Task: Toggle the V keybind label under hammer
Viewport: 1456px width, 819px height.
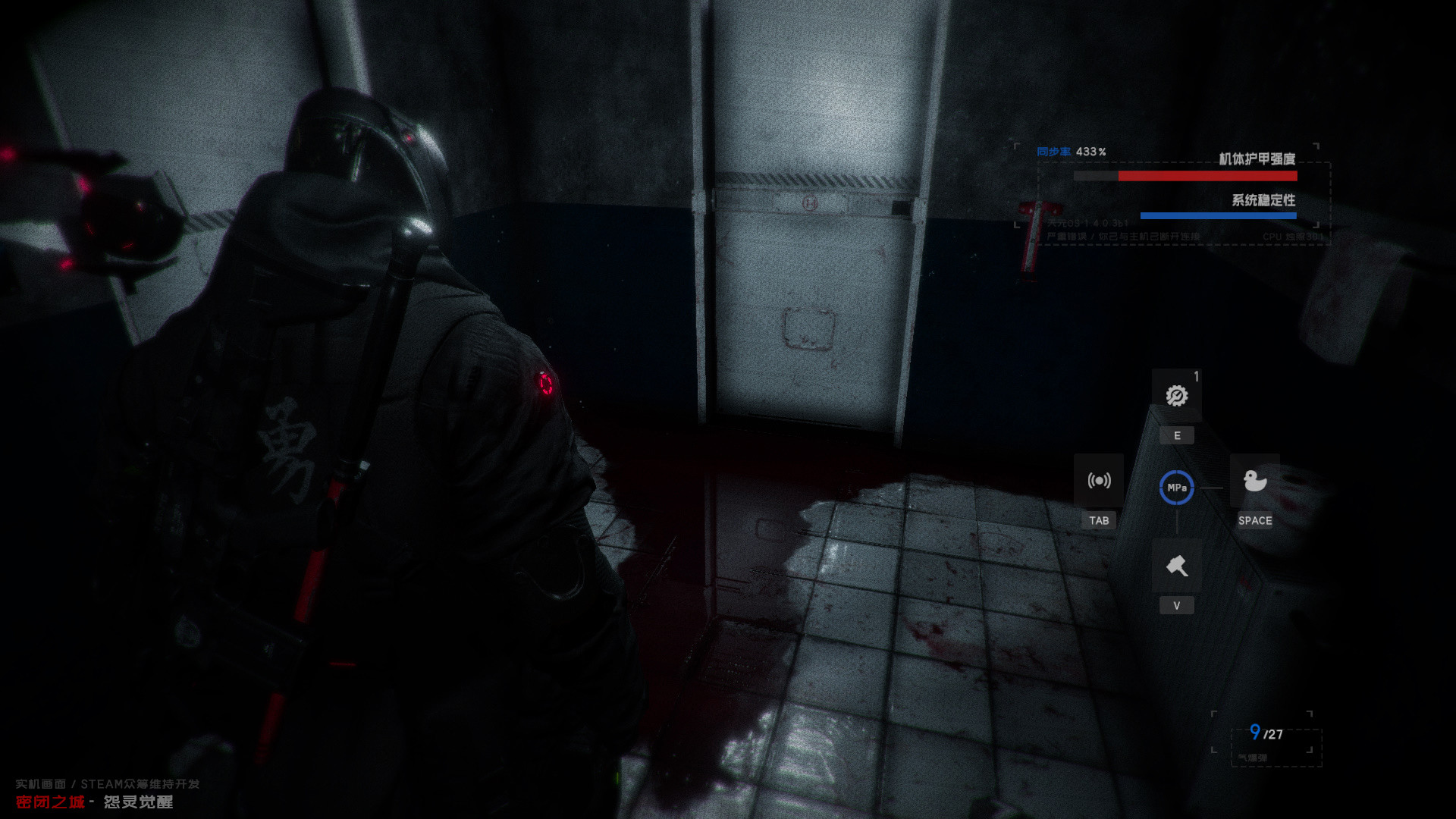Action: (x=1176, y=605)
